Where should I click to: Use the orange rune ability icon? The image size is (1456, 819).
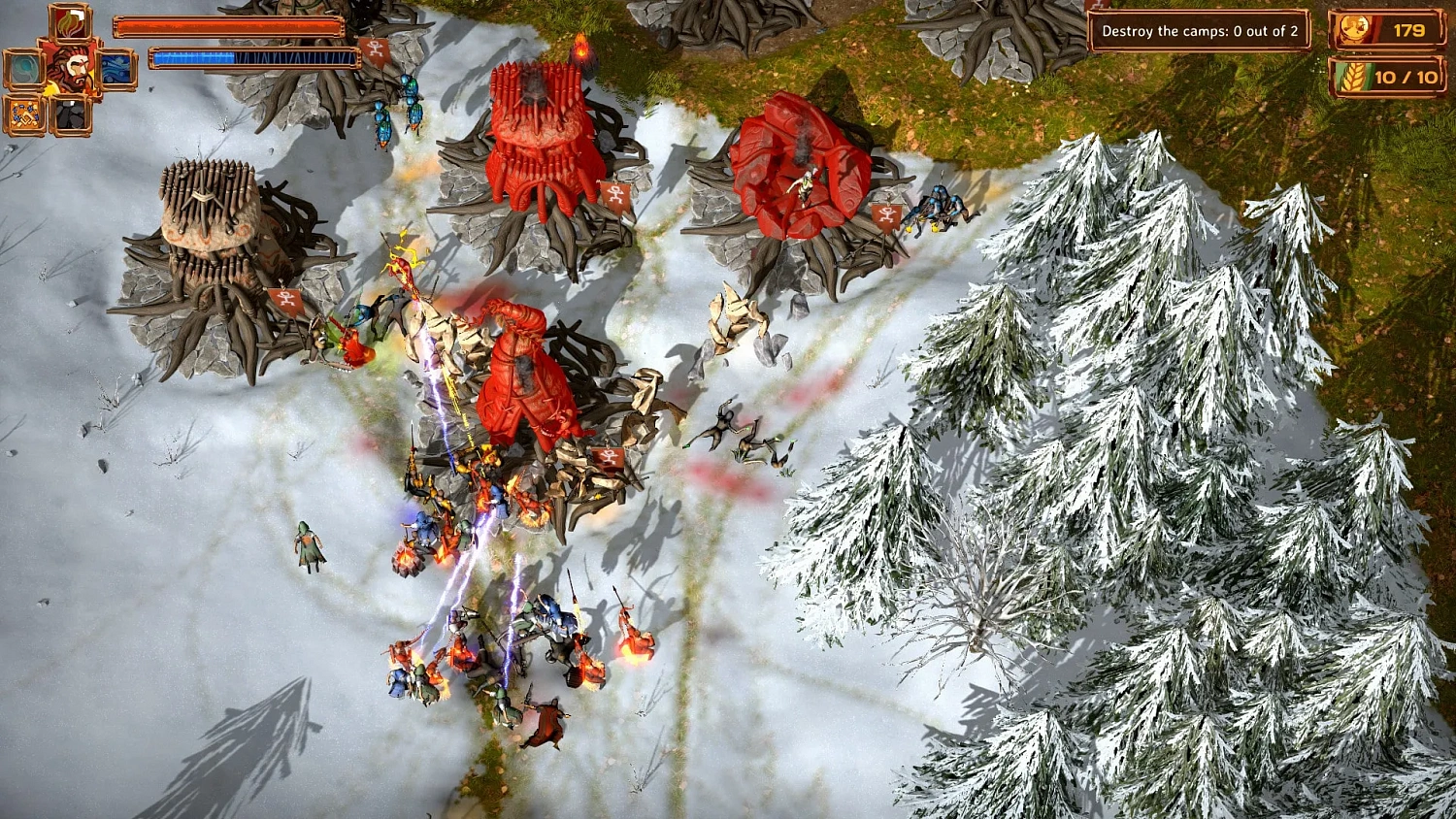point(24,114)
